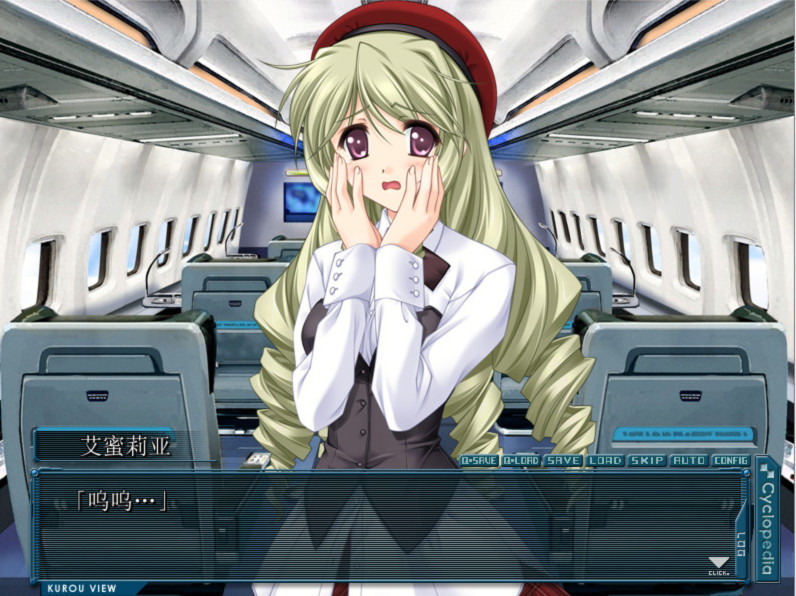Screen dimensions: 796x596
Task: Show the dialogue LOG
Action: tap(741, 545)
